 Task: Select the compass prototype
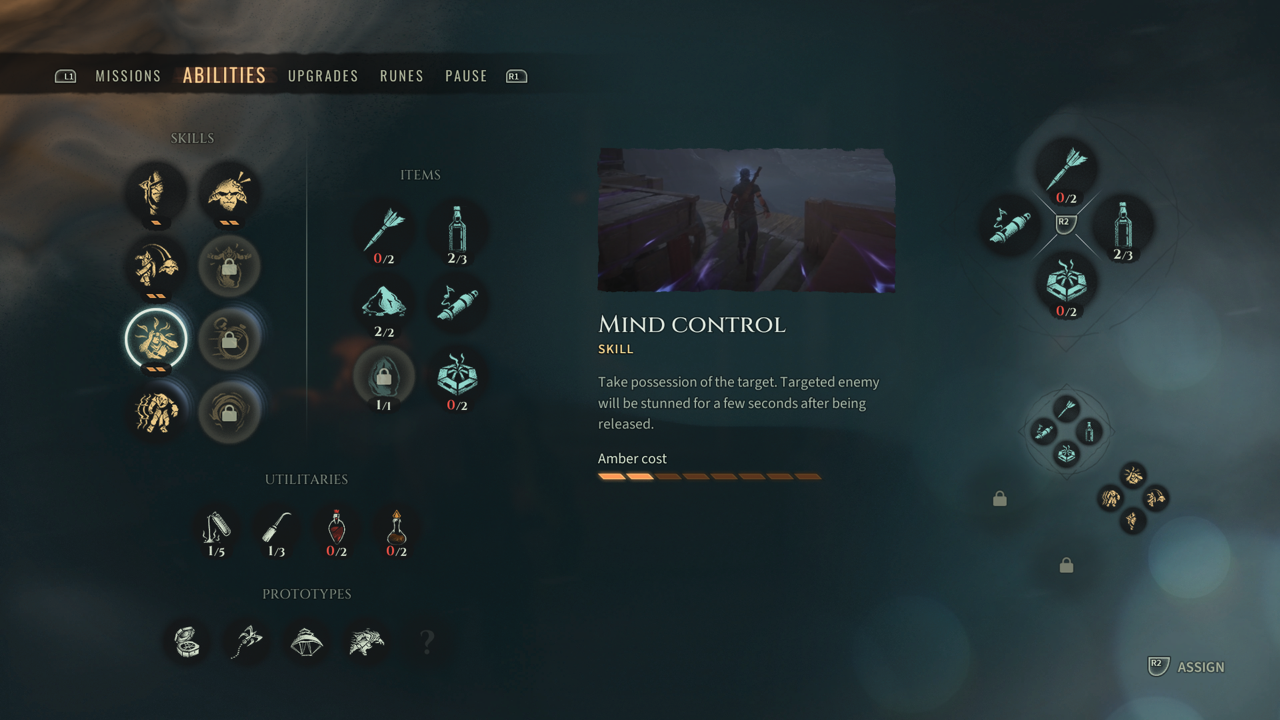(187, 641)
